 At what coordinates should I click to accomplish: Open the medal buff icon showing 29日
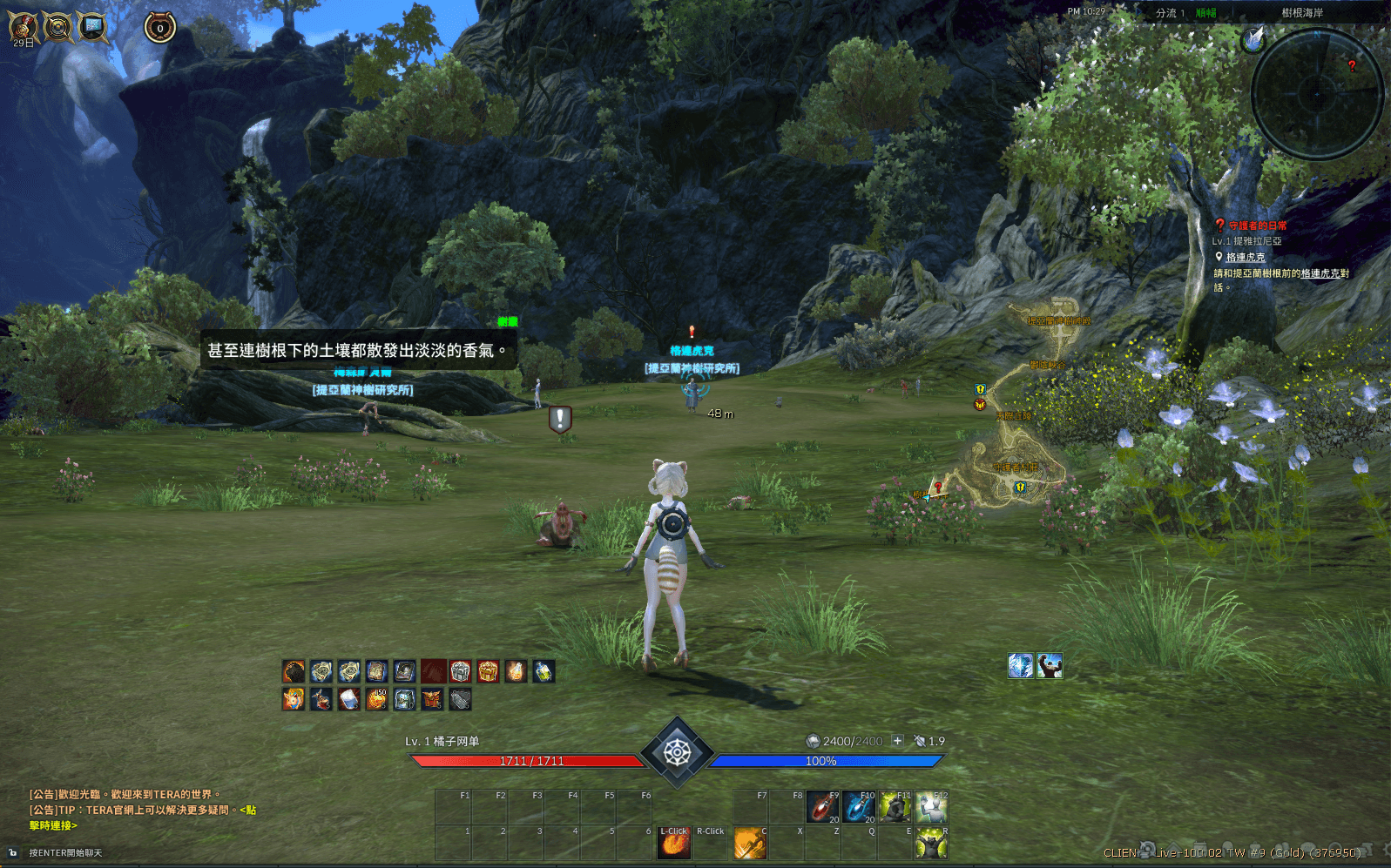pos(24,28)
